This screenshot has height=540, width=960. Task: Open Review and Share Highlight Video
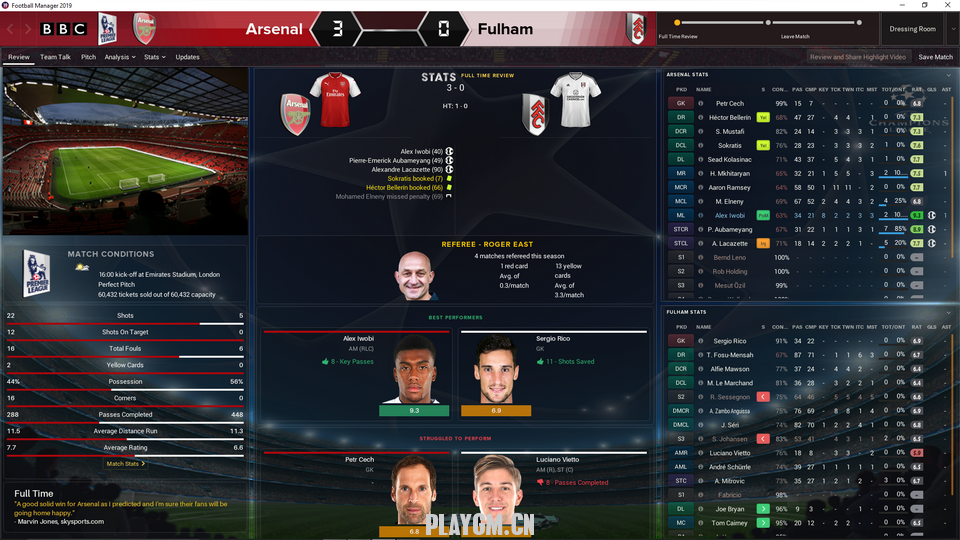click(x=857, y=57)
